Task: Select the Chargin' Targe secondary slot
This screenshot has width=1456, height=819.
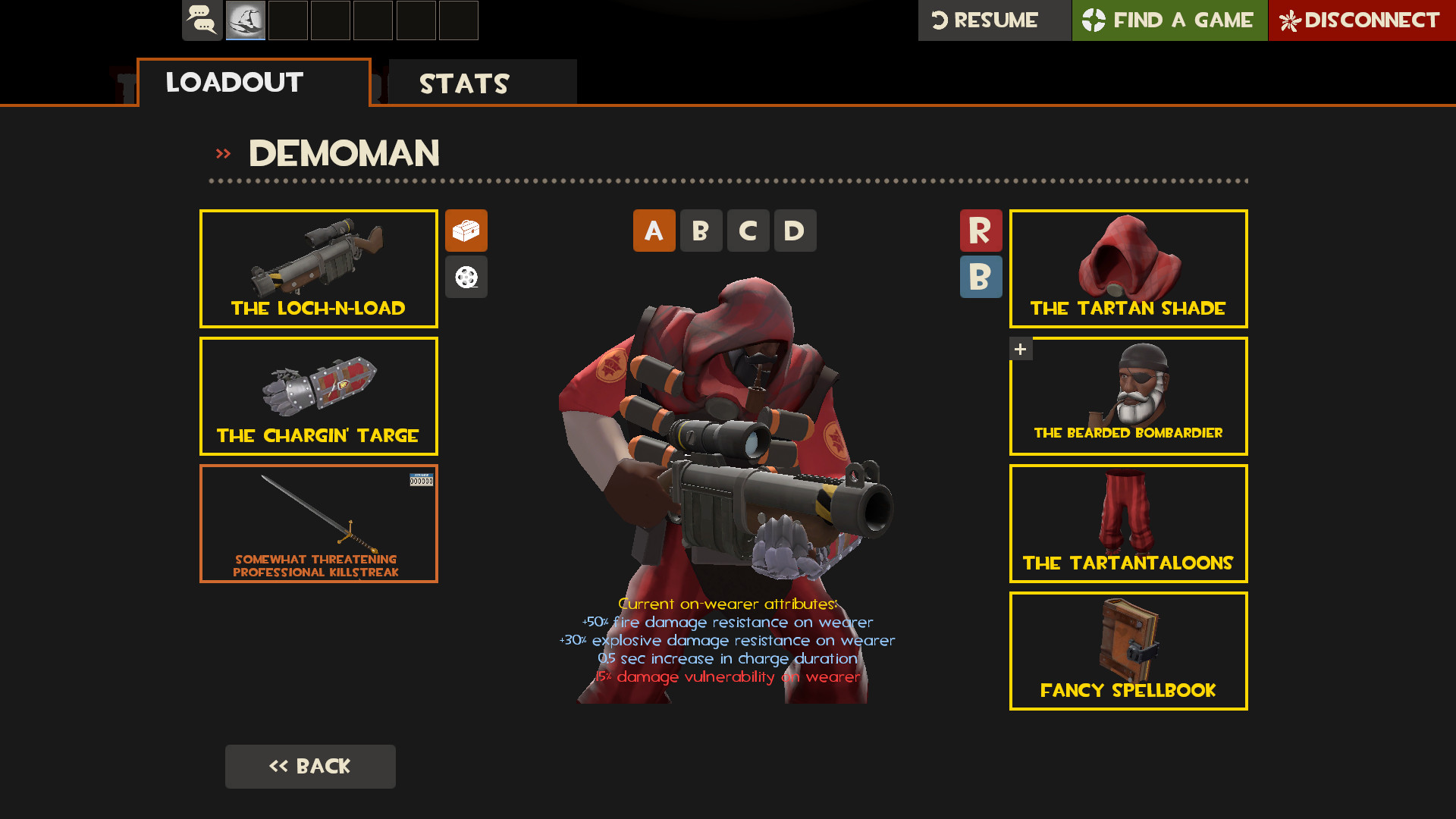Action: [x=318, y=395]
